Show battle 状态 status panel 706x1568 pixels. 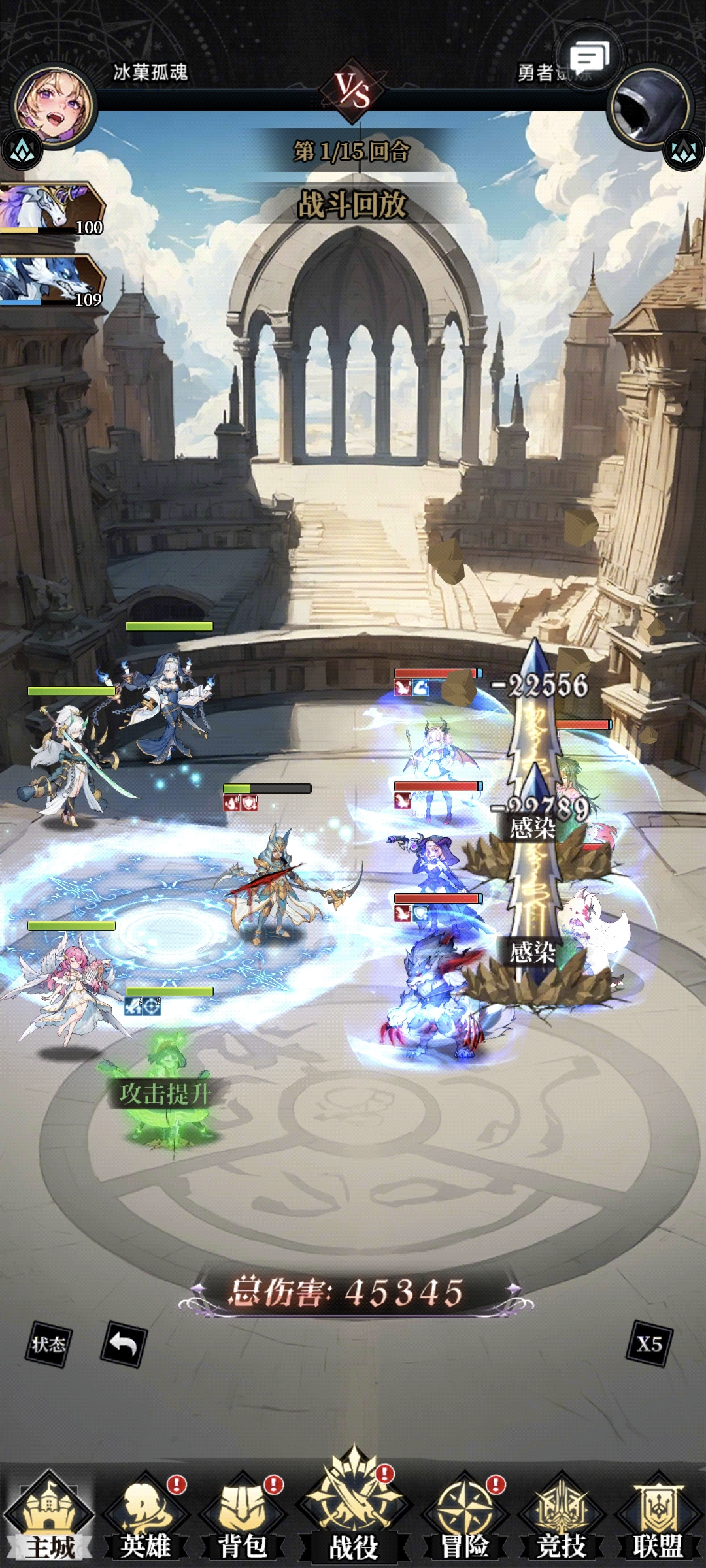tap(48, 1344)
